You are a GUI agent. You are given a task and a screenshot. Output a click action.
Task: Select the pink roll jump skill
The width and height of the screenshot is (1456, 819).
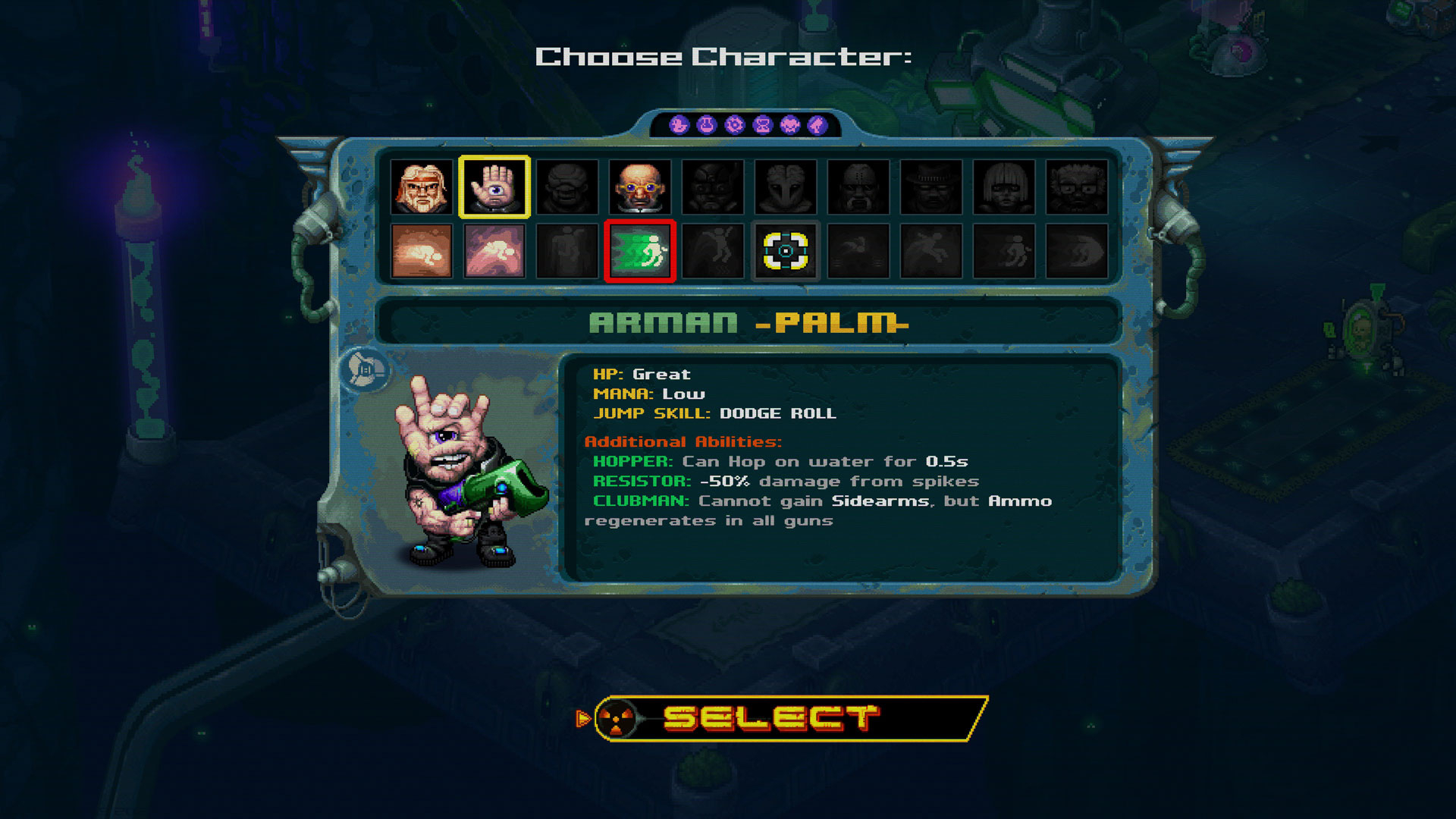494,251
